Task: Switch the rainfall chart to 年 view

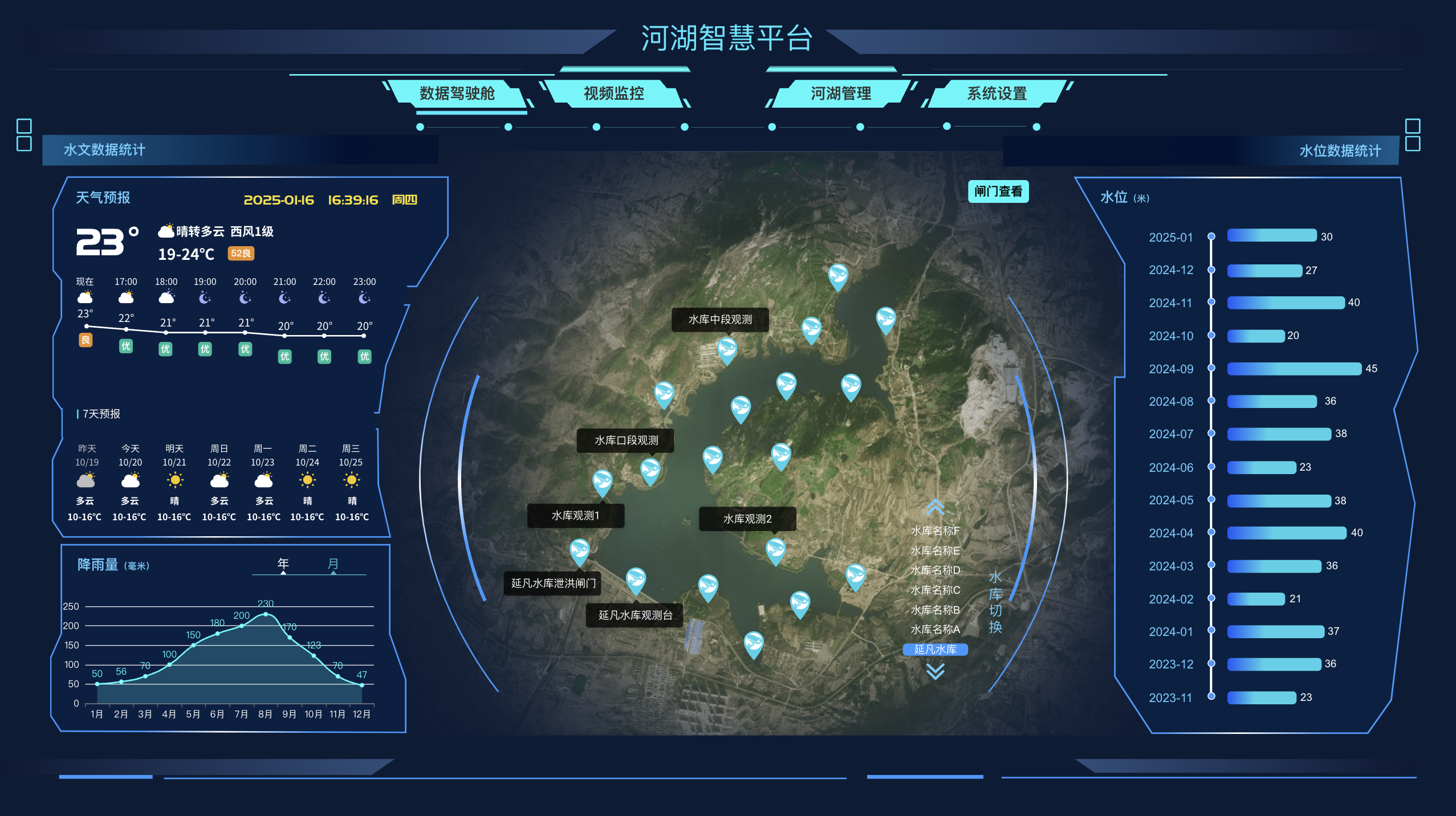Action: tap(282, 563)
